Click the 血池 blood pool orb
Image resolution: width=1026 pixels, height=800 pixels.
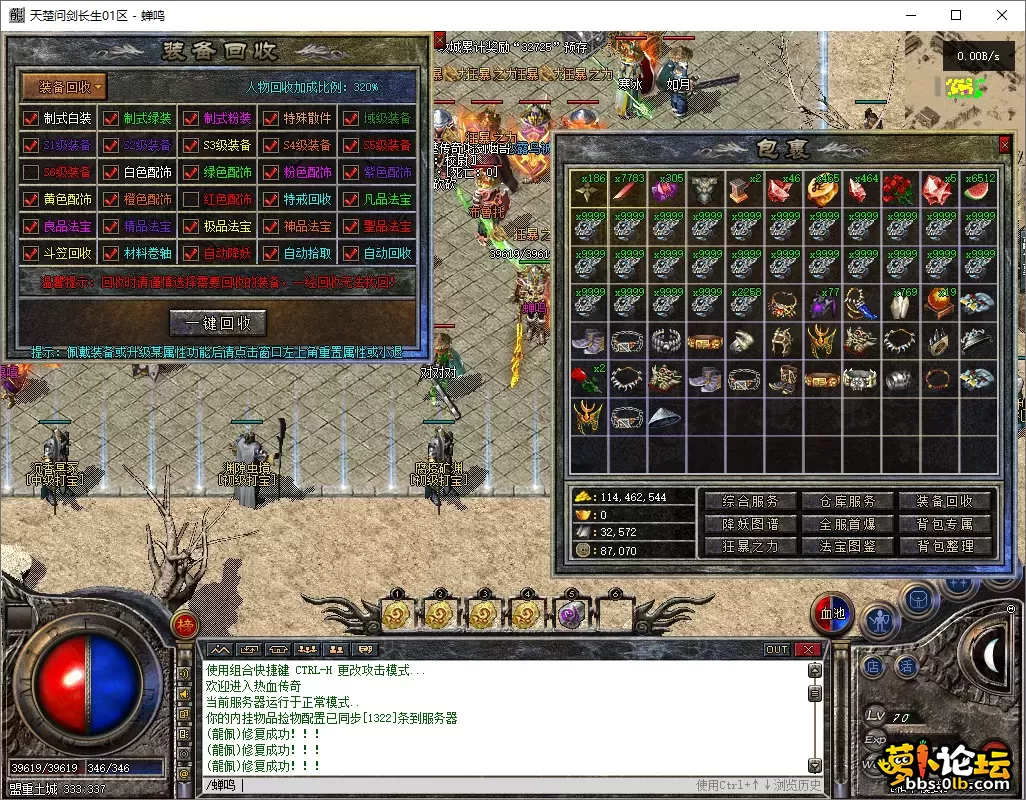[x=832, y=612]
